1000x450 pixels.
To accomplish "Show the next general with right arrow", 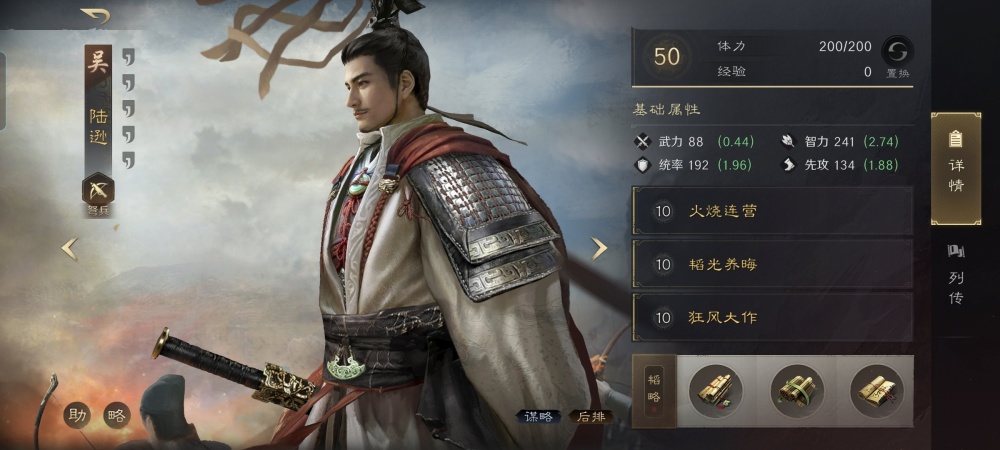I will coord(599,248).
